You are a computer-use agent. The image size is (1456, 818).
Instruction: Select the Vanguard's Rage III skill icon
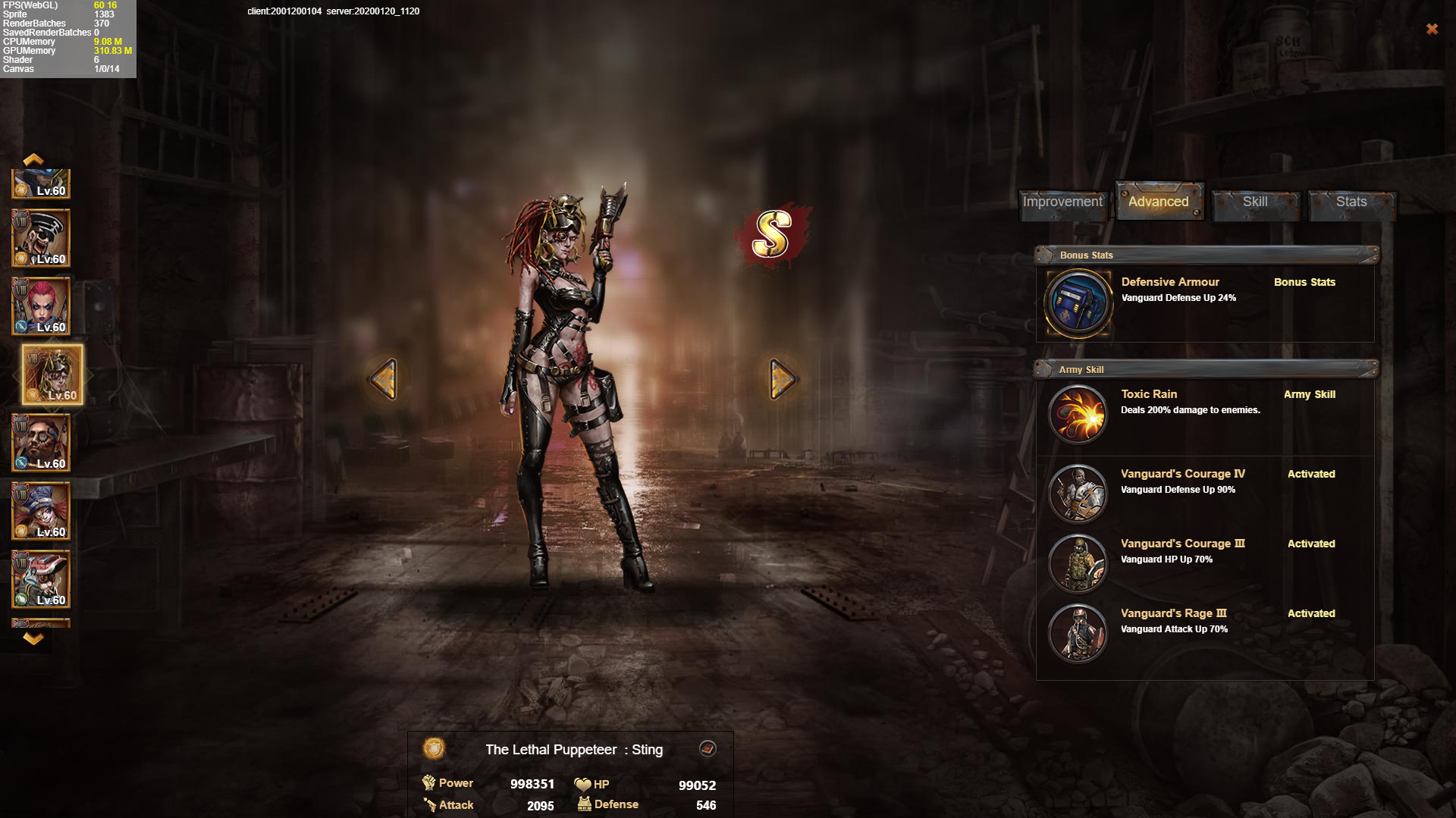click(x=1078, y=633)
